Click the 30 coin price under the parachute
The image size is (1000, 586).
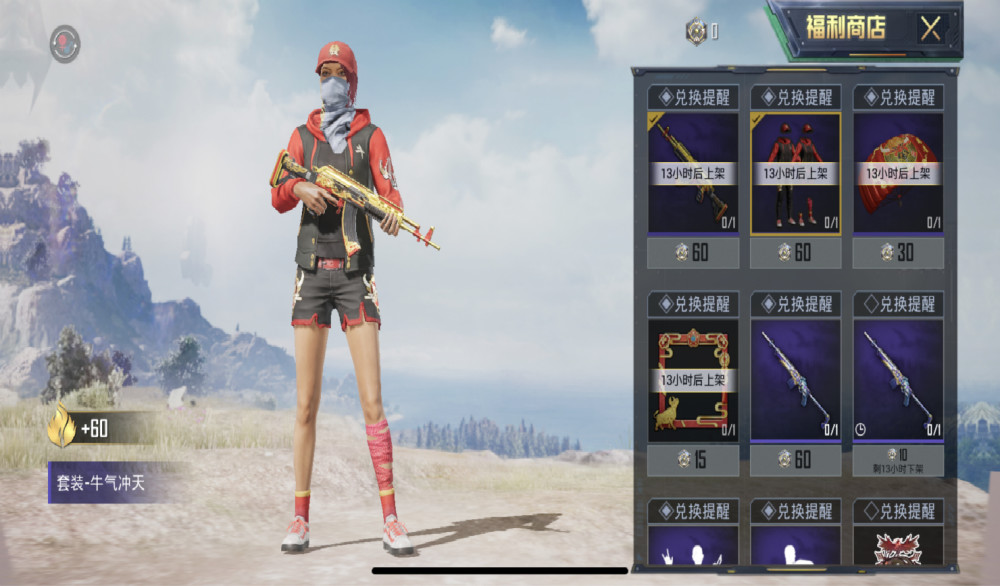click(x=898, y=253)
